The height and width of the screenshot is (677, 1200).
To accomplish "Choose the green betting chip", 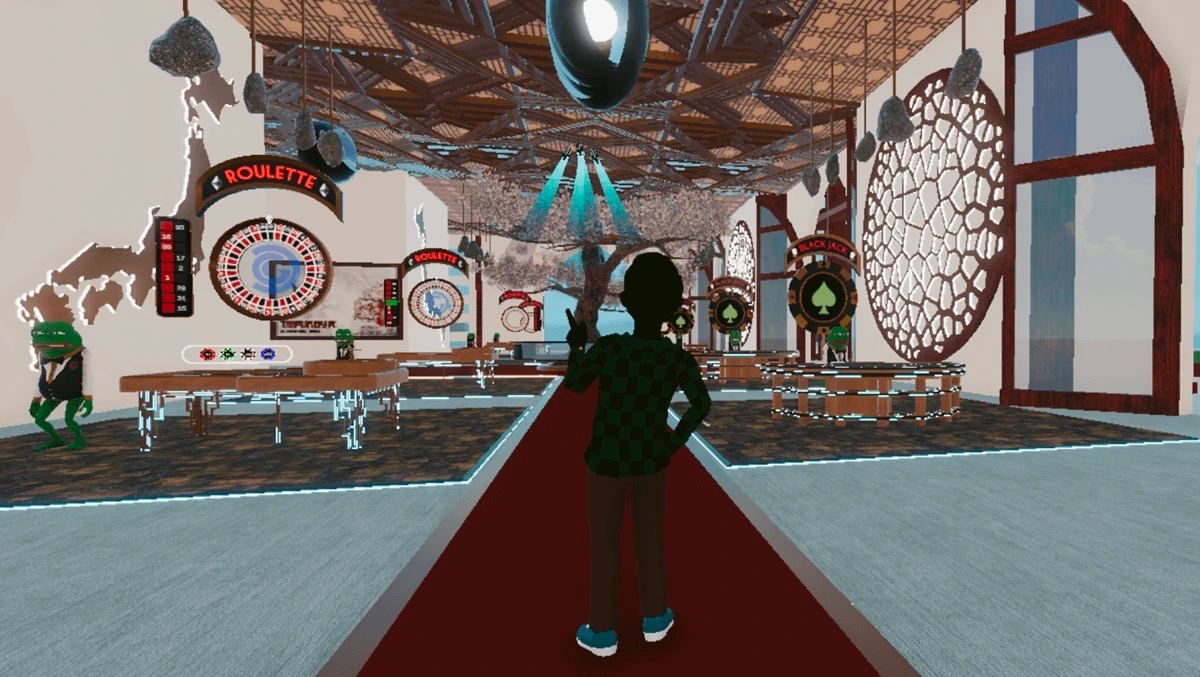I will pyautogui.click(x=227, y=354).
